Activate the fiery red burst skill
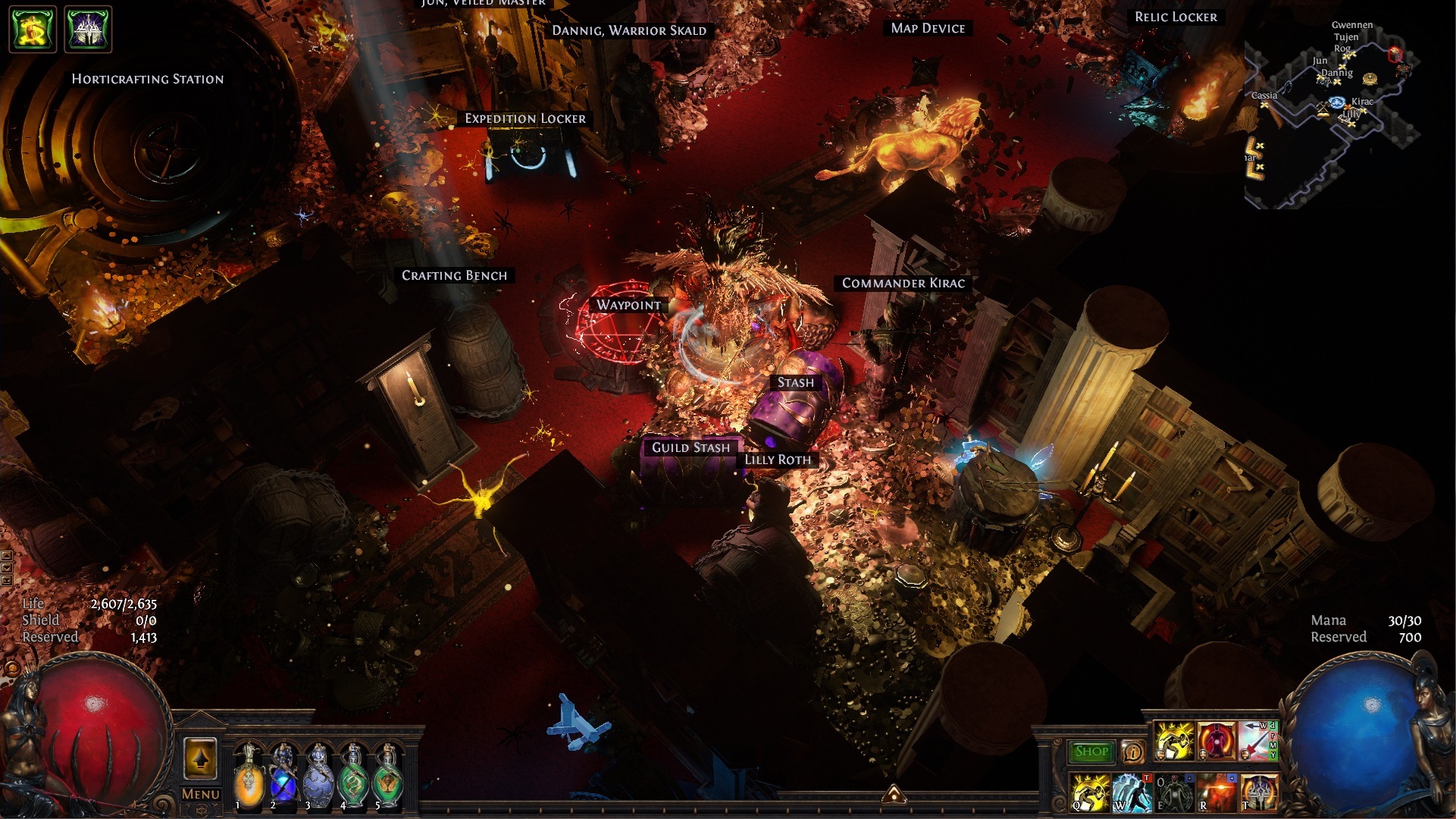This screenshot has height=819, width=1456. coord(1216,792)
